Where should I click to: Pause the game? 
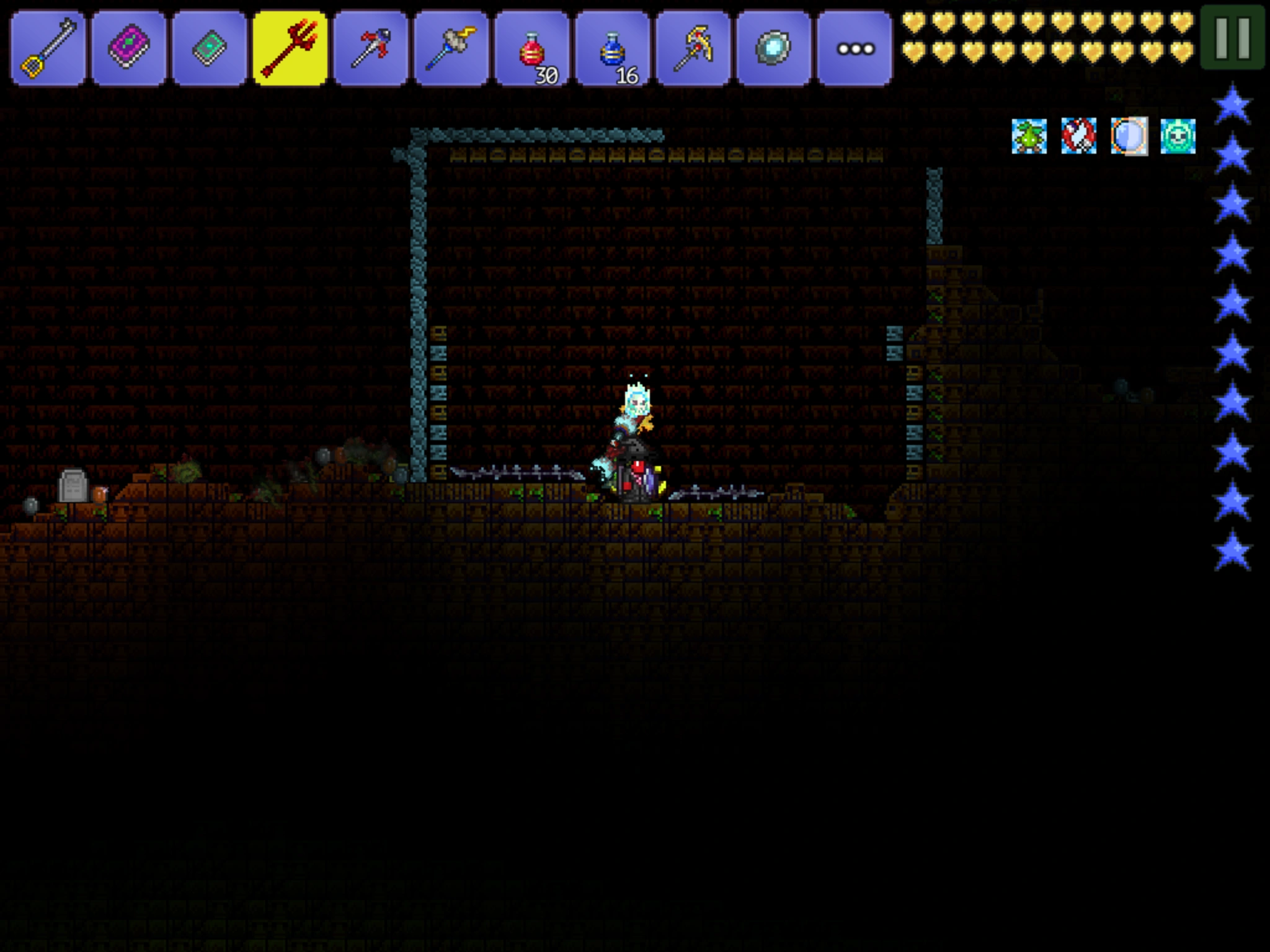point(1232,37)
